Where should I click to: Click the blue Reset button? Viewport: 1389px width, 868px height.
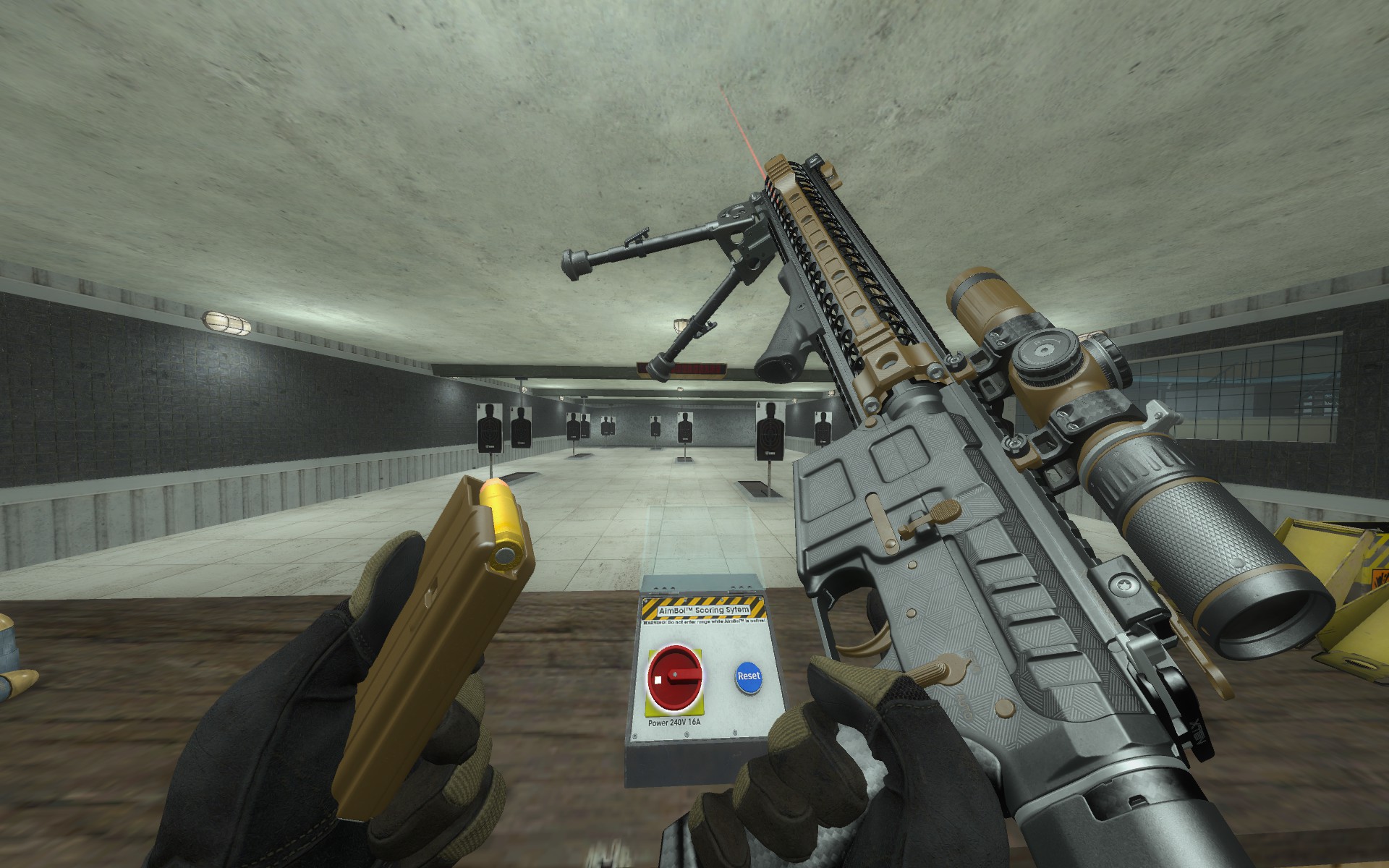point(748,676)
